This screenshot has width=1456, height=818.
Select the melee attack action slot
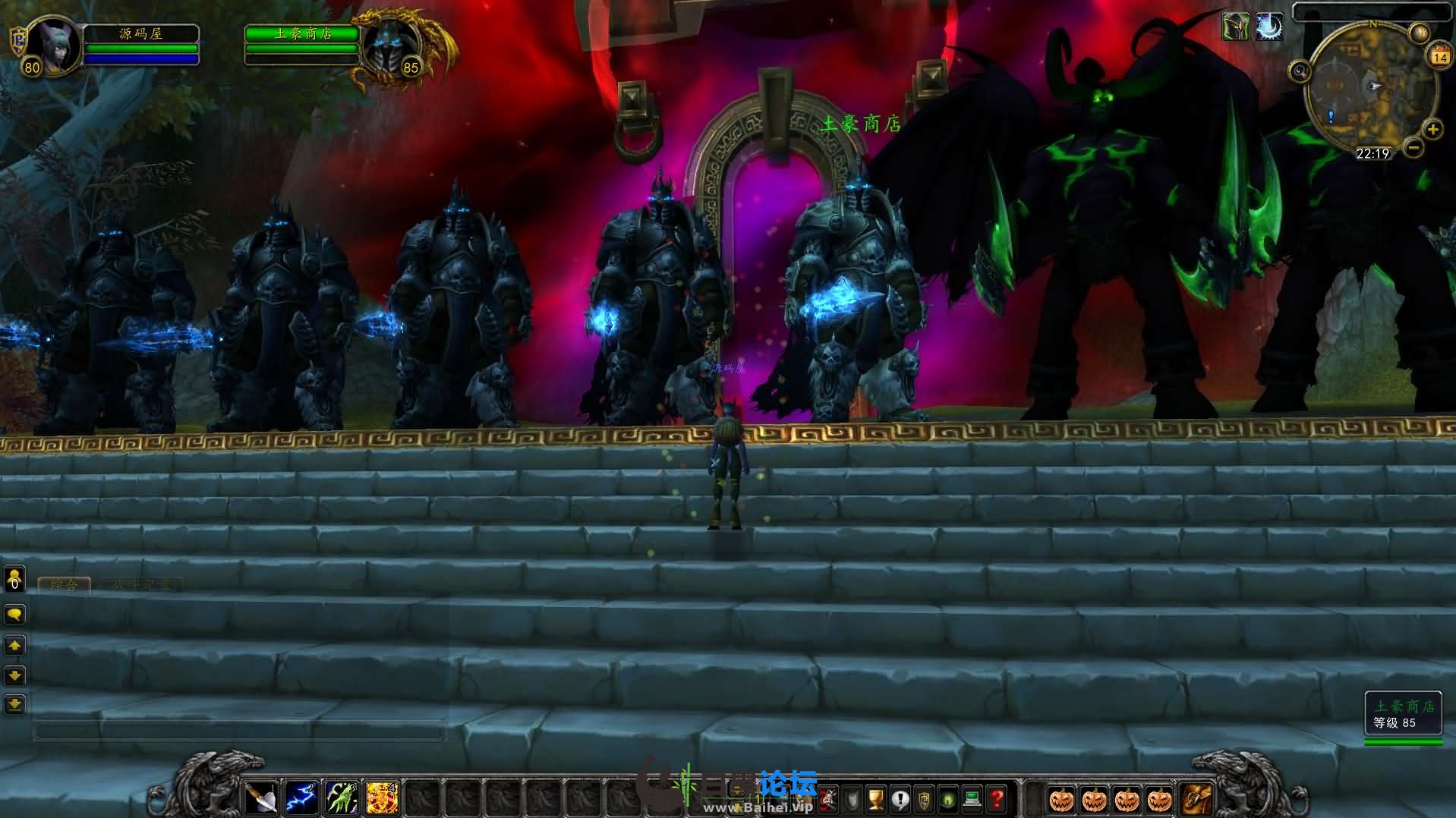tap(260, 798)
